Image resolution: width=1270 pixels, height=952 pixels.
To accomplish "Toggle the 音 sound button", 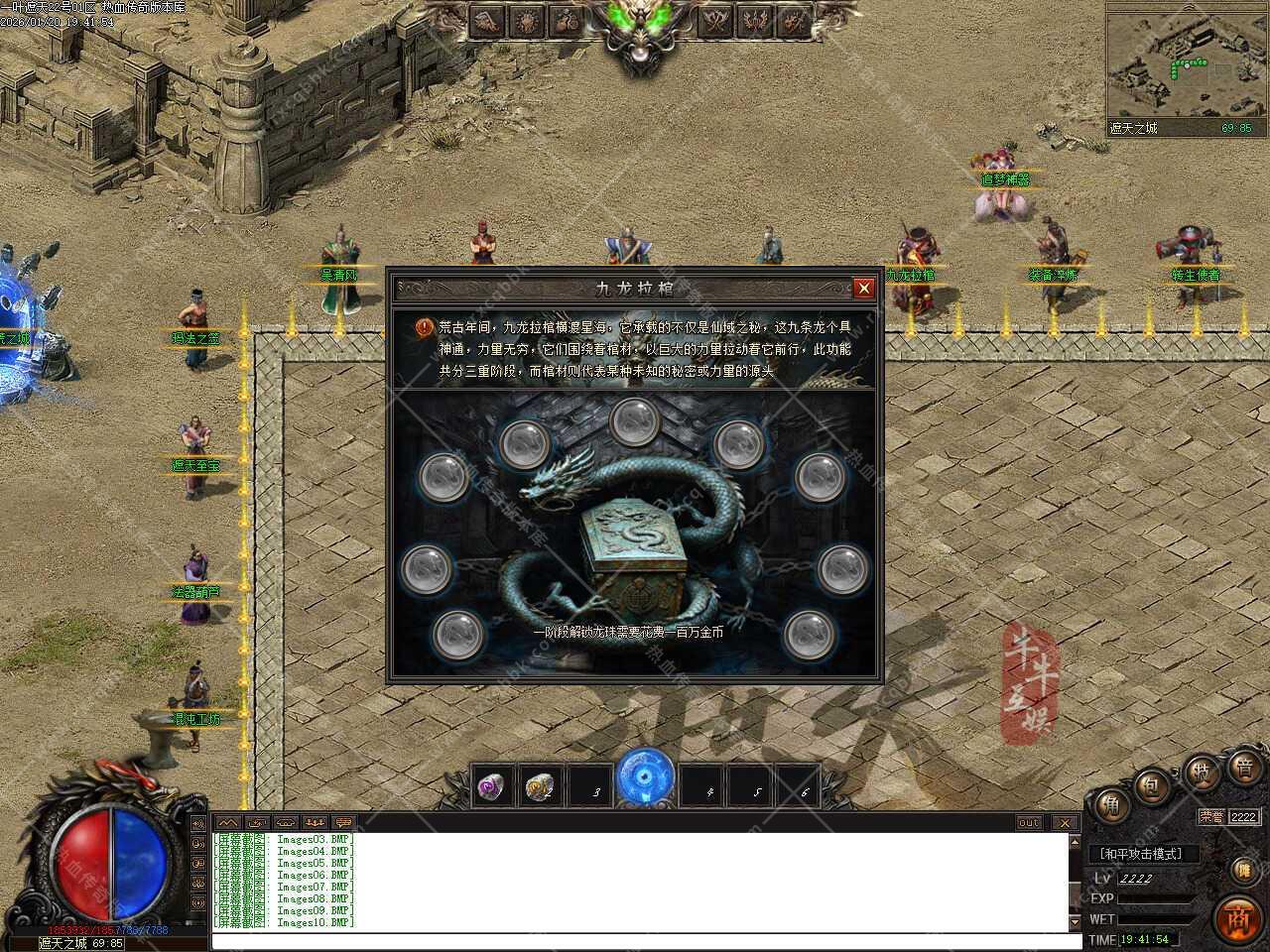I will coord(1245,767).
